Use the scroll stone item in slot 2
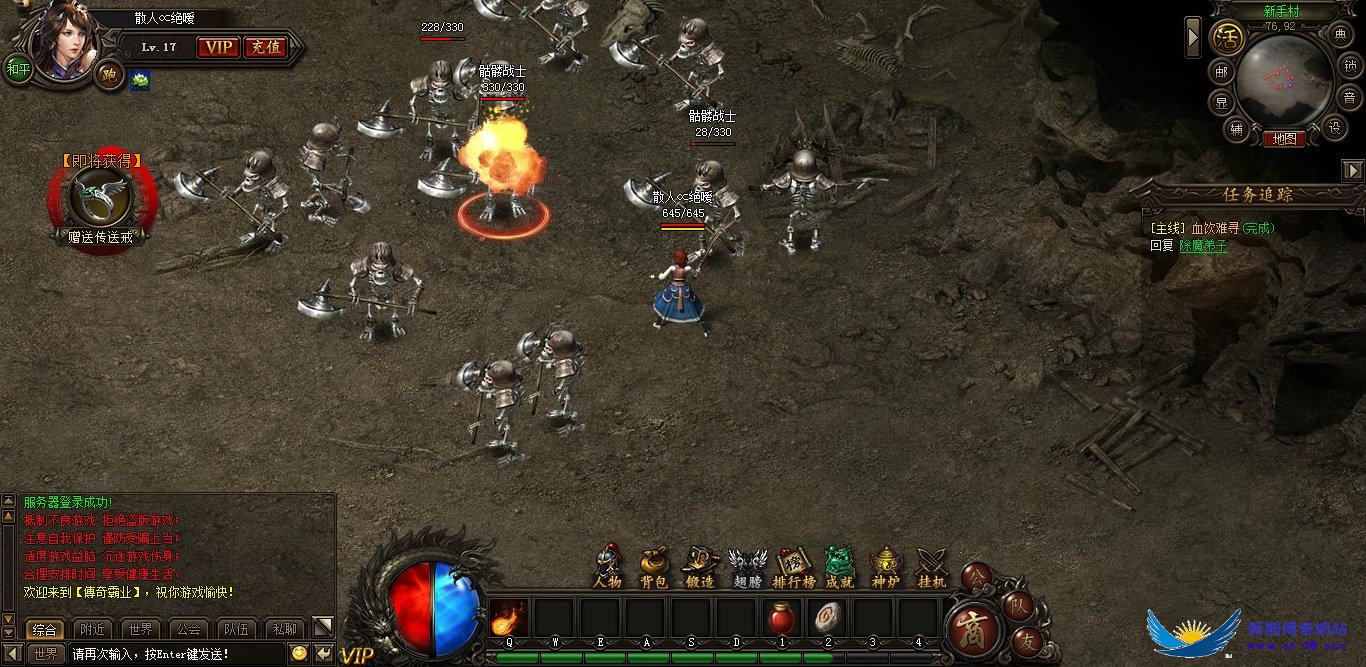 pos(827,619)
